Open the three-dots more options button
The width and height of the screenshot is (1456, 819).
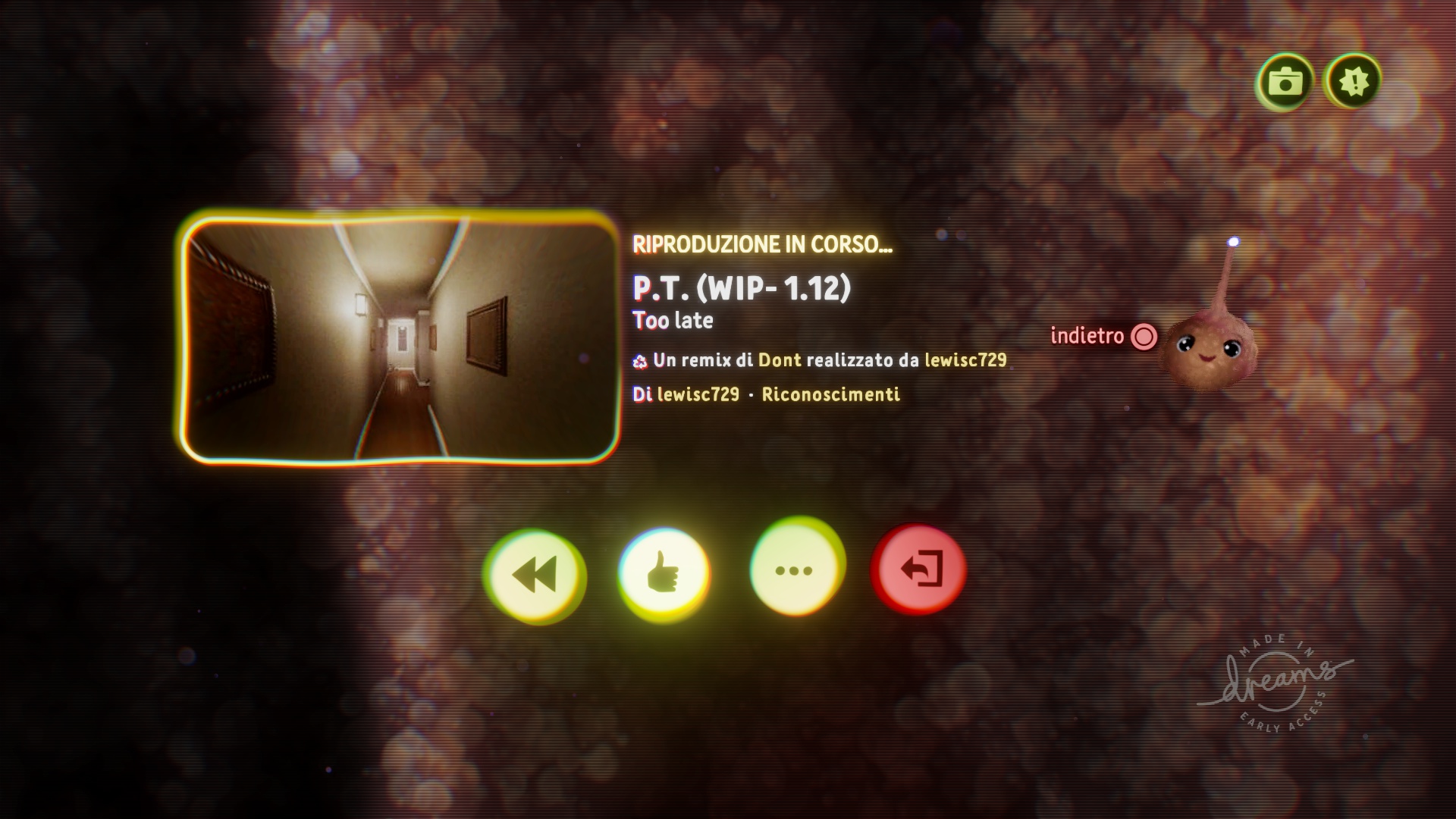794,570
